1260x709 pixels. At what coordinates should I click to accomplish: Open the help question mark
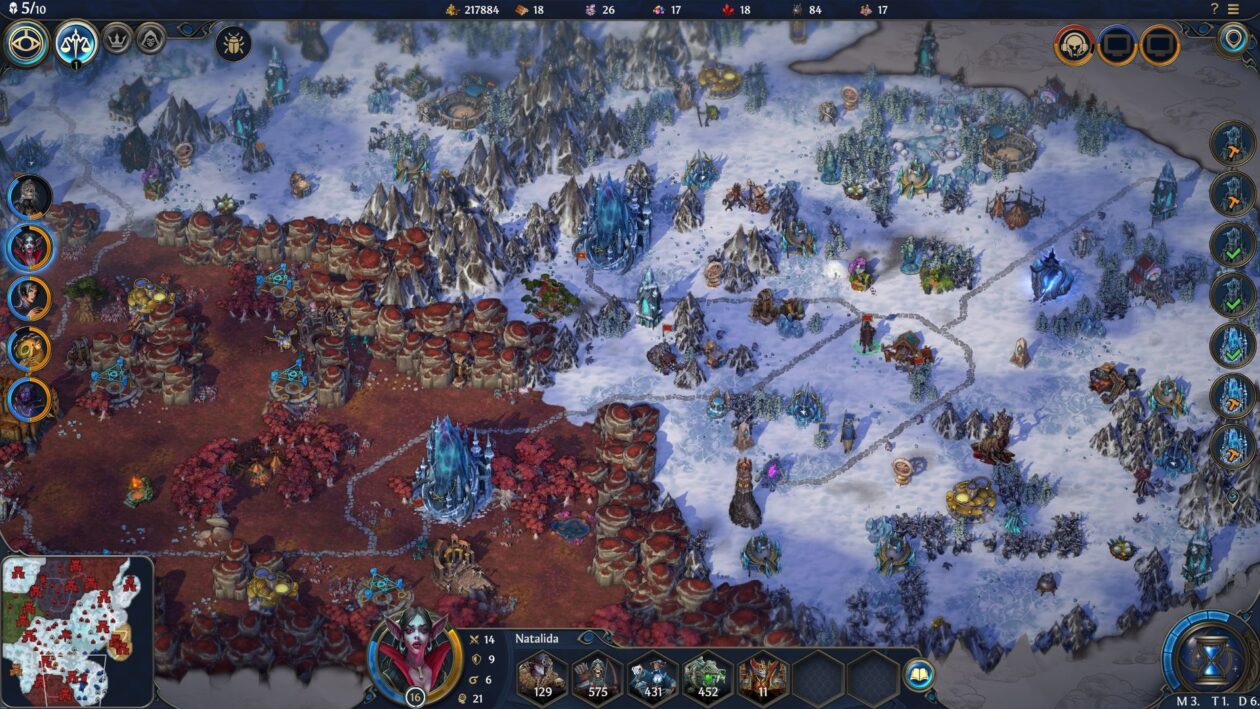click(1215, 9)
